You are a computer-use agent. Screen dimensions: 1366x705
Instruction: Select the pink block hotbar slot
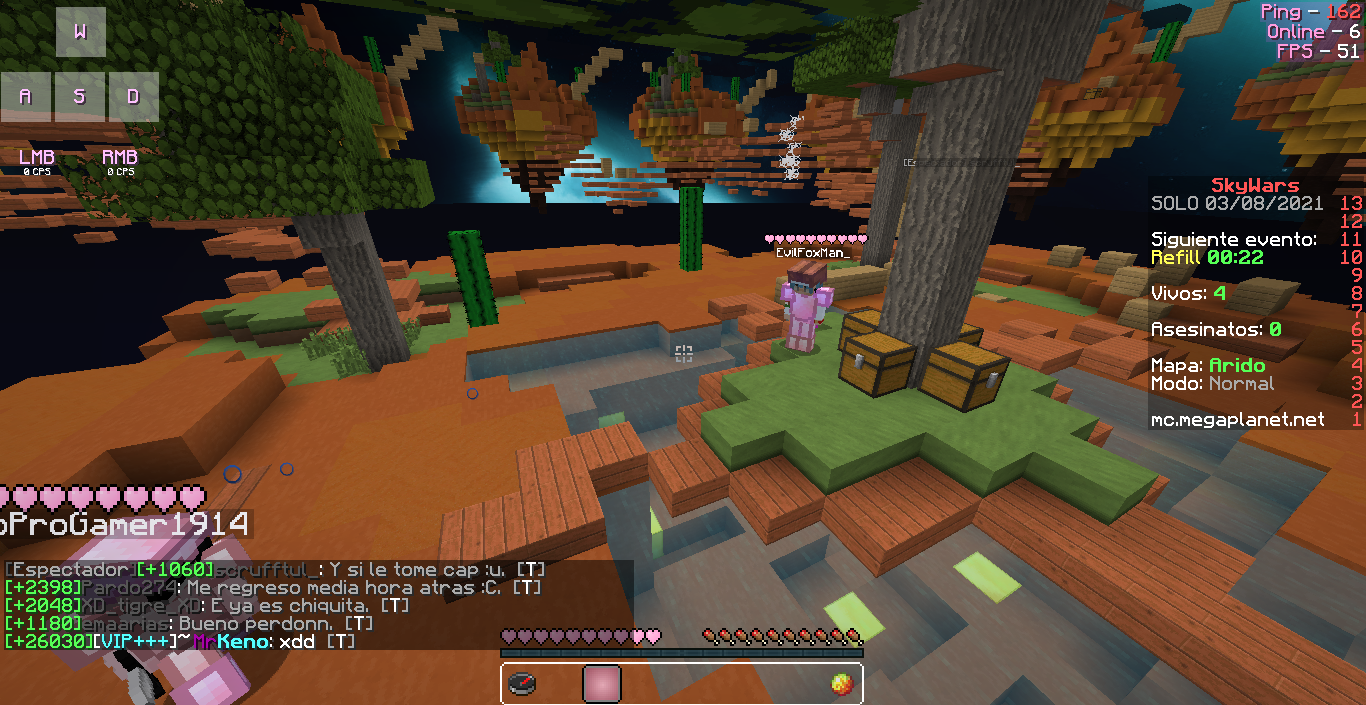pos(602,684)
